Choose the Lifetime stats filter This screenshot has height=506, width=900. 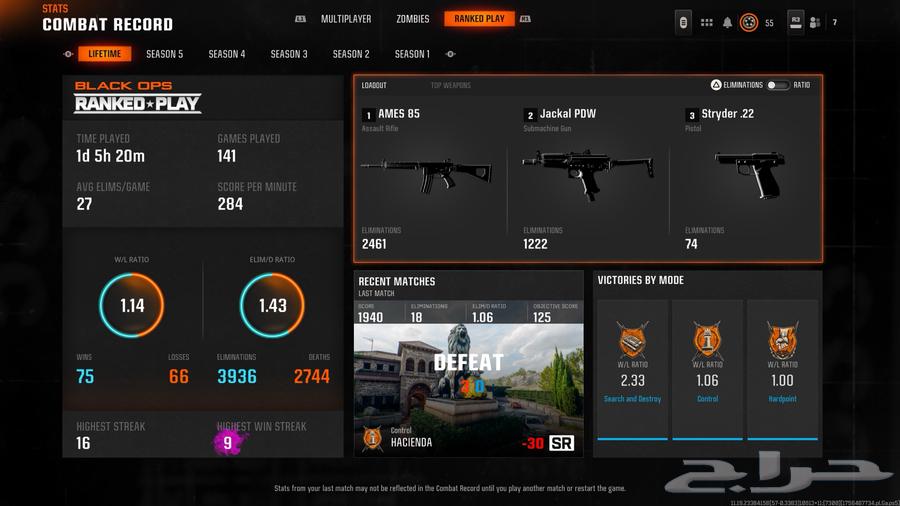105,54
